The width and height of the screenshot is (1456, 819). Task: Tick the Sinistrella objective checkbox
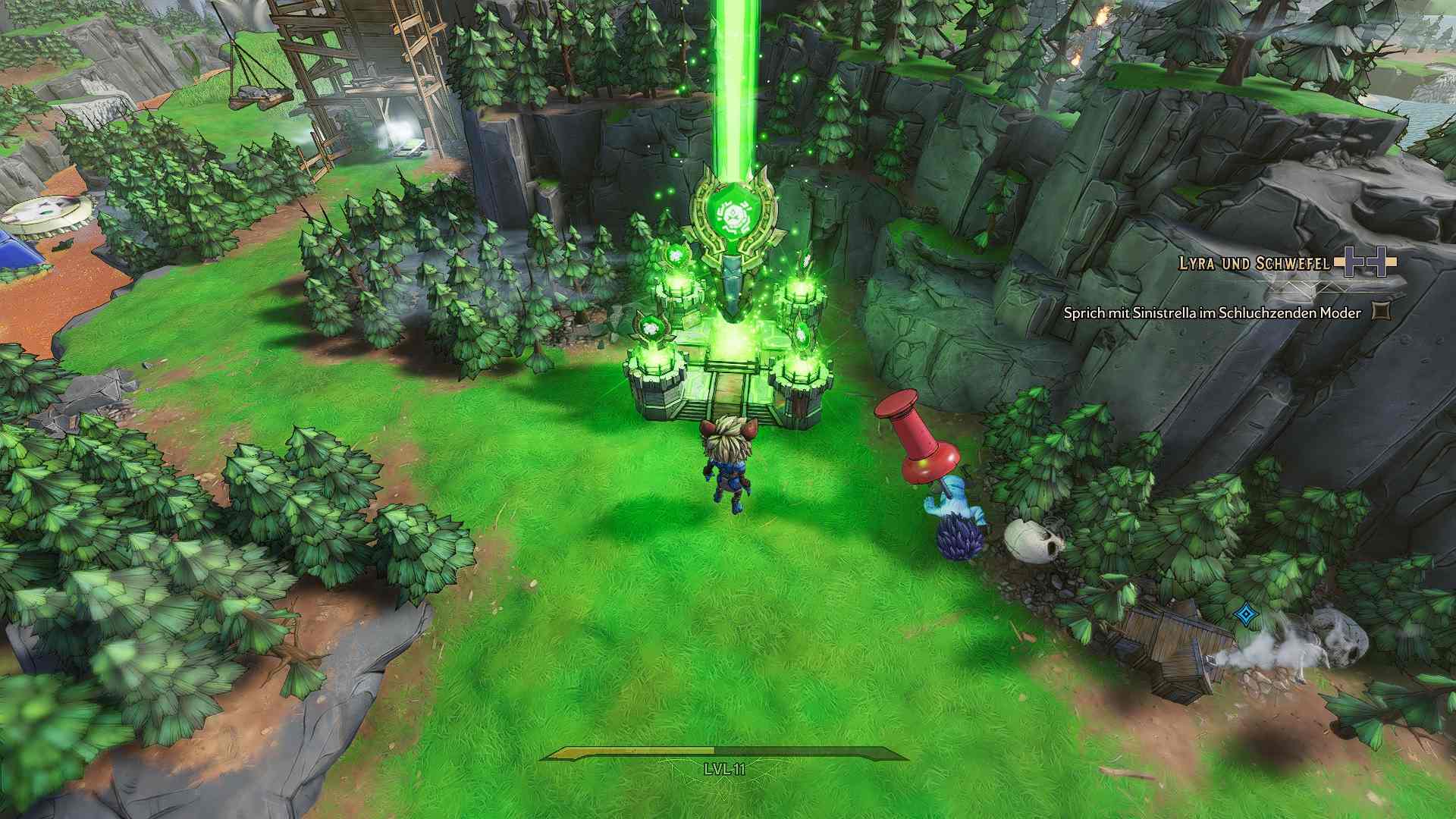point(1382,311)
